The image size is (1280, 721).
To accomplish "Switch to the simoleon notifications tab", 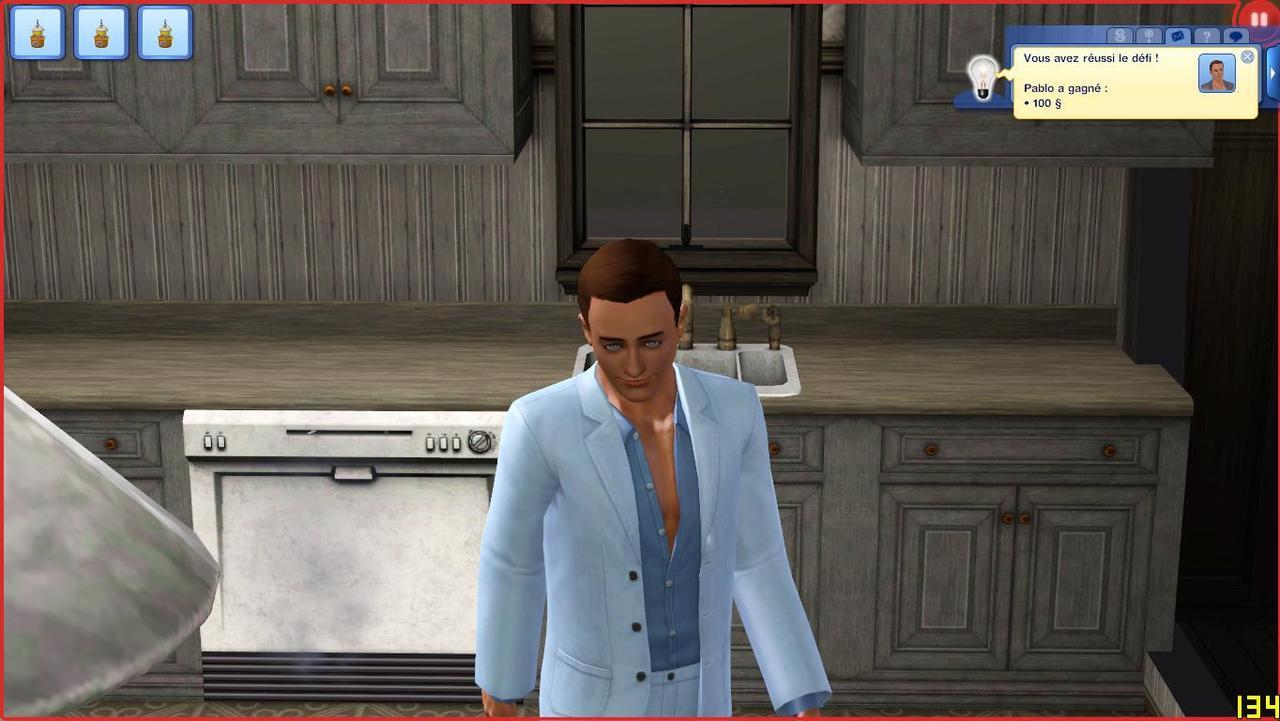I will click(x=1120, y=36).
